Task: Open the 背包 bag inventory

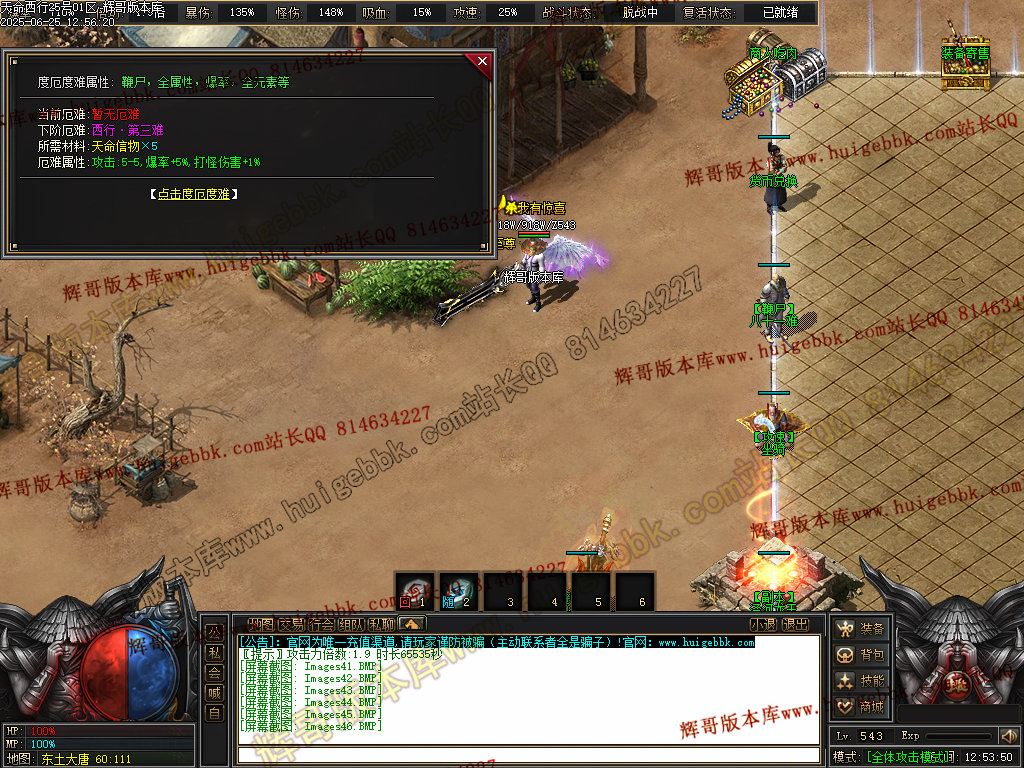Action: [x=861, y=655]
